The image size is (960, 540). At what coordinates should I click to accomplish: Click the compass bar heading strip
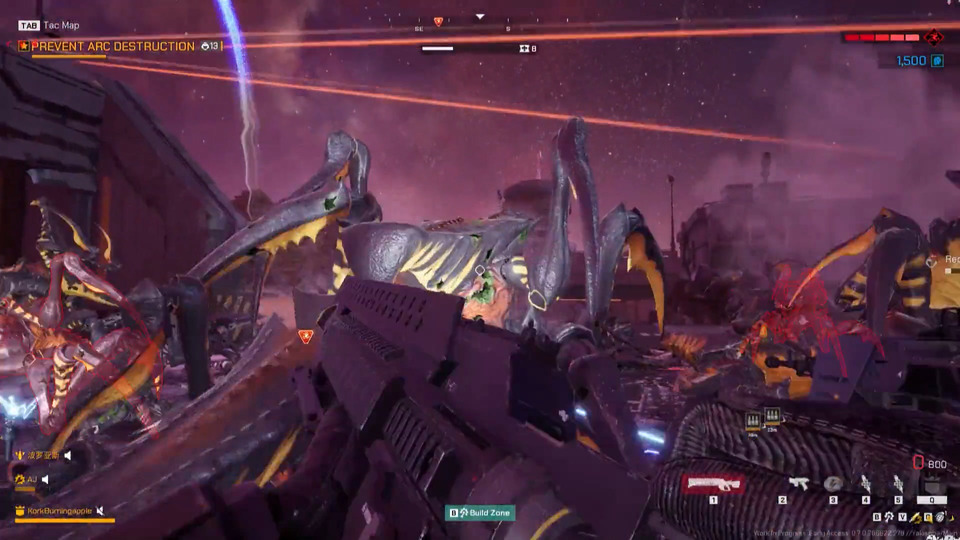point(480,27)
